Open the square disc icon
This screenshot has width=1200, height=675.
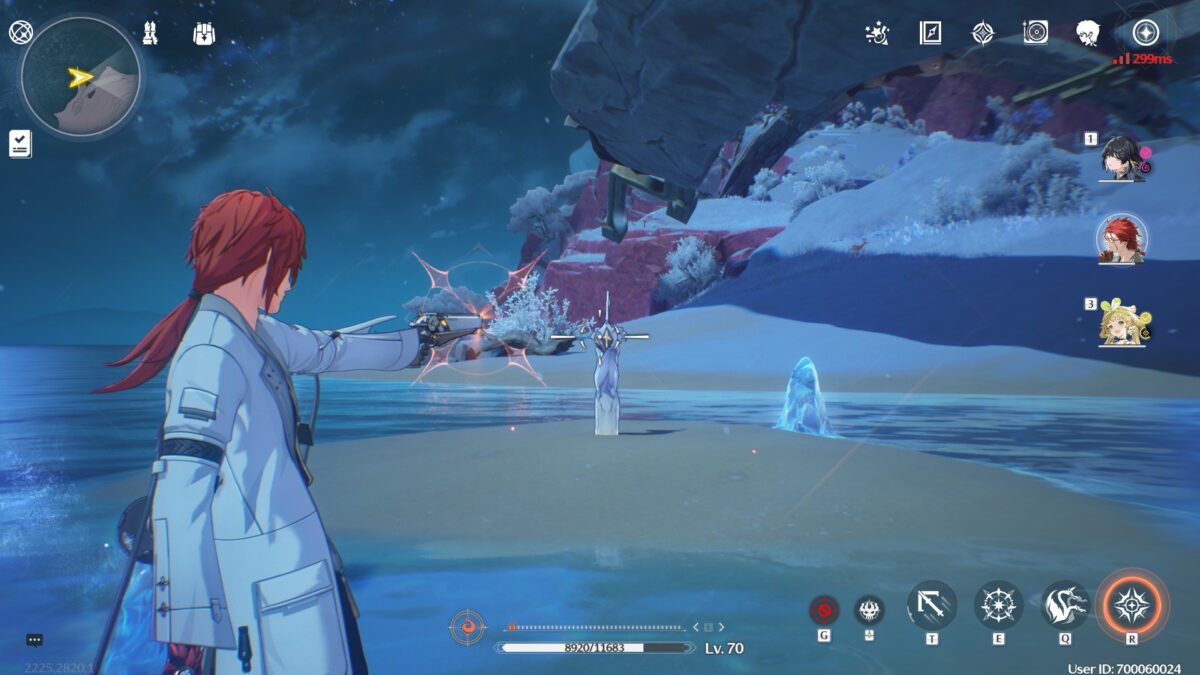(1036, 33)
